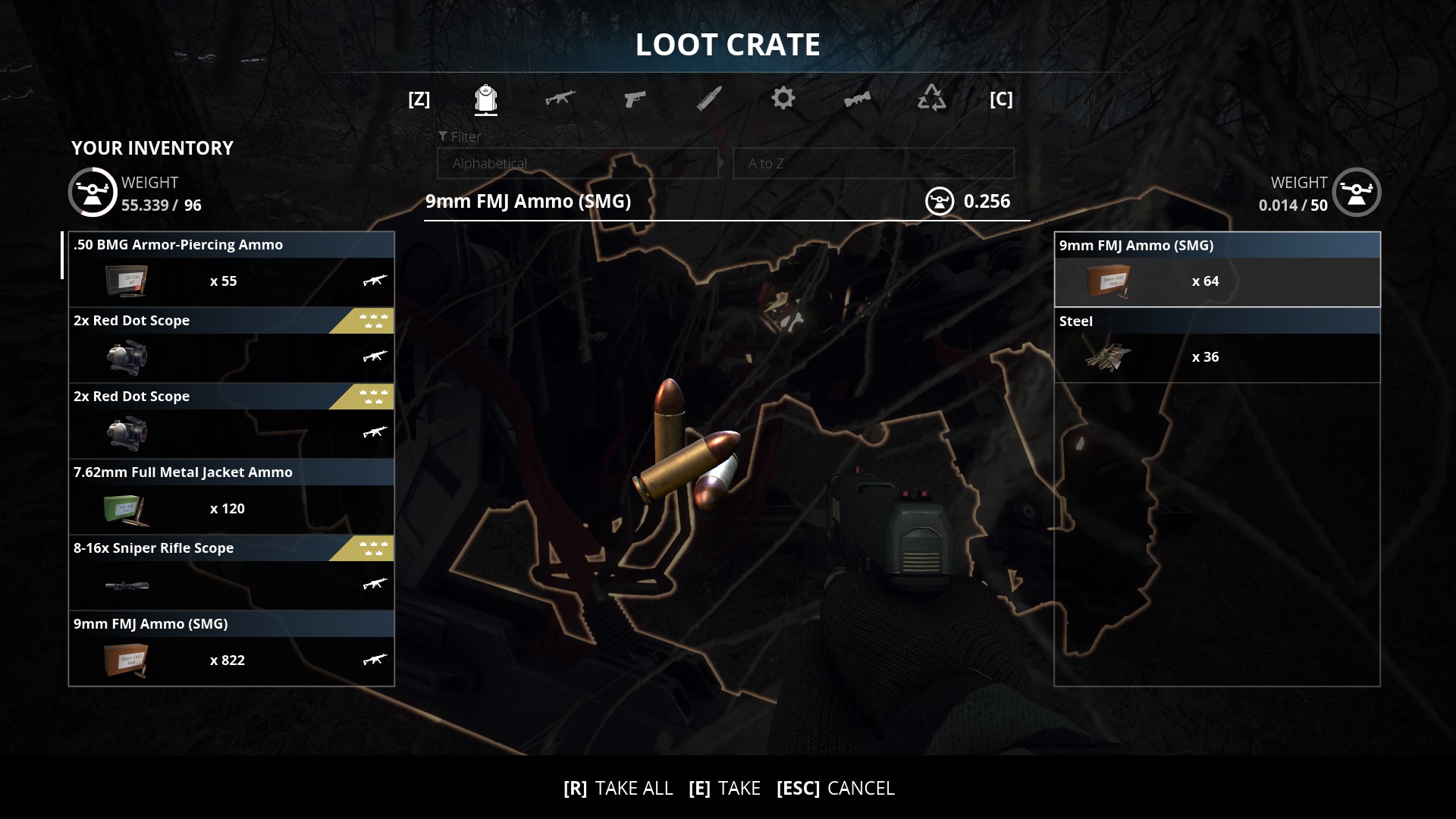The width and height of the screenshot is (1456, 819).
Task: Select the backpack all-items tab
Action: click(x=485, y=99)
